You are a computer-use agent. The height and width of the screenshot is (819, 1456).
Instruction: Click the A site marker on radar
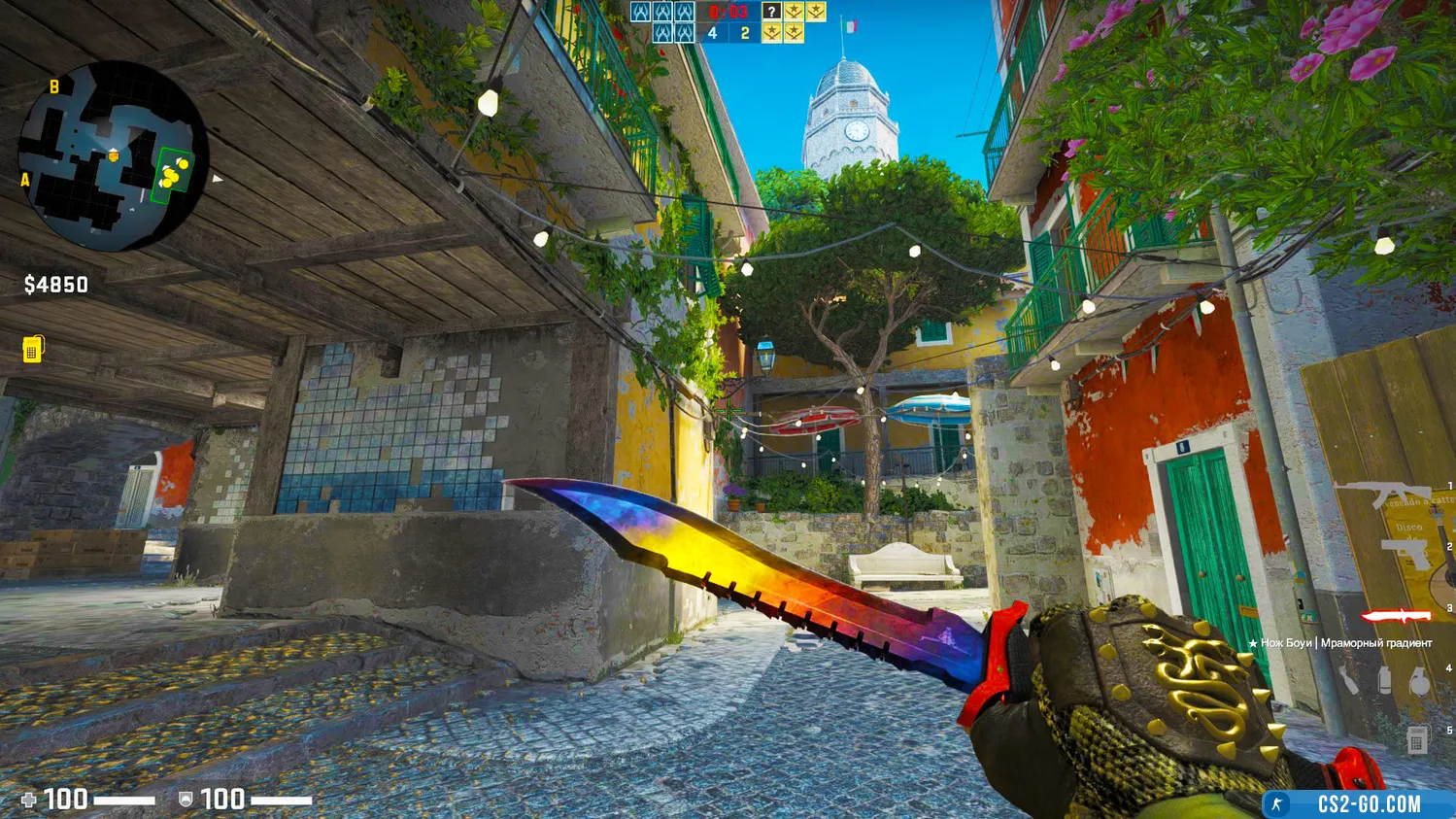tap(25, 180)
